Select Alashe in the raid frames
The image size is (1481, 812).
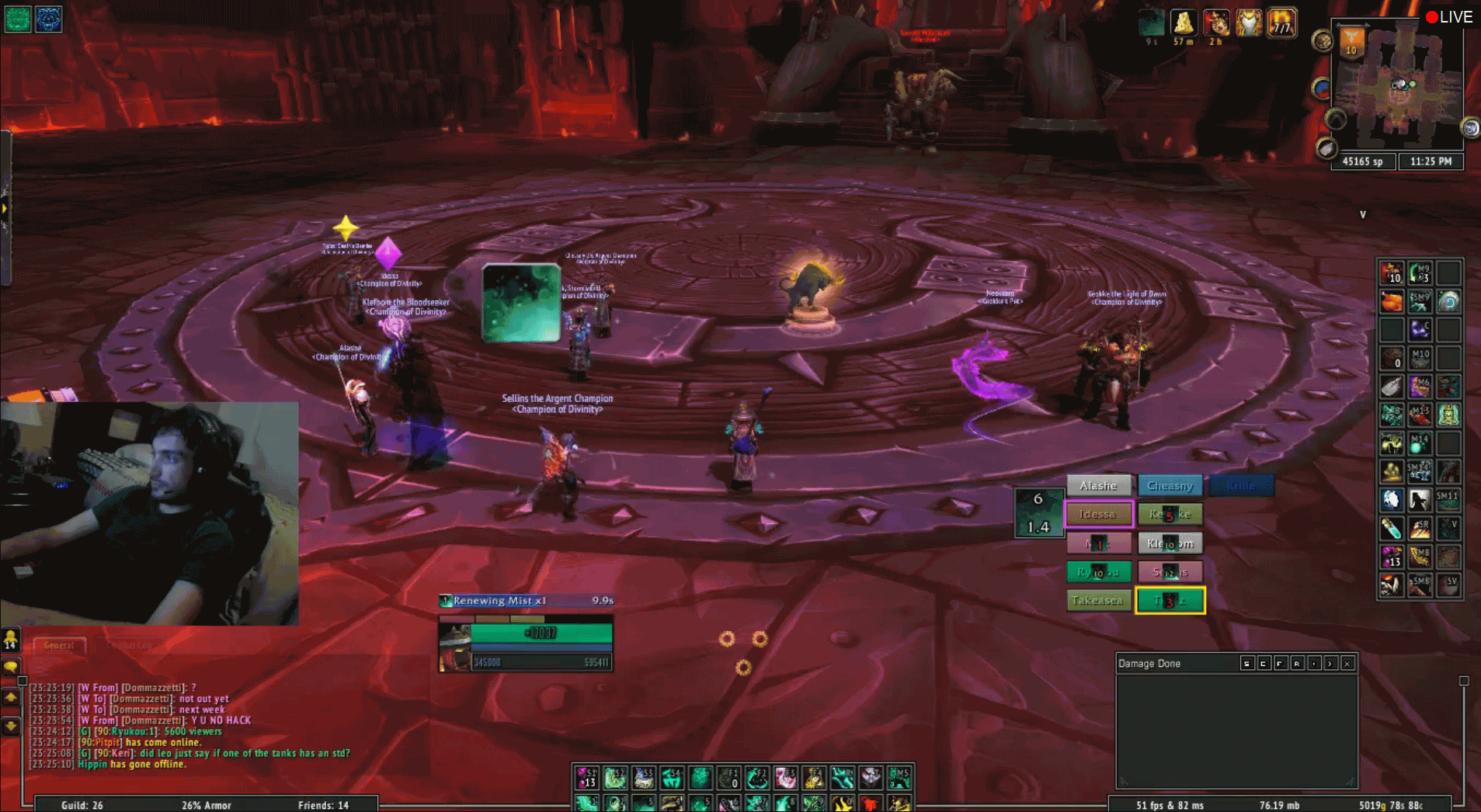[x=1098, y=486]
